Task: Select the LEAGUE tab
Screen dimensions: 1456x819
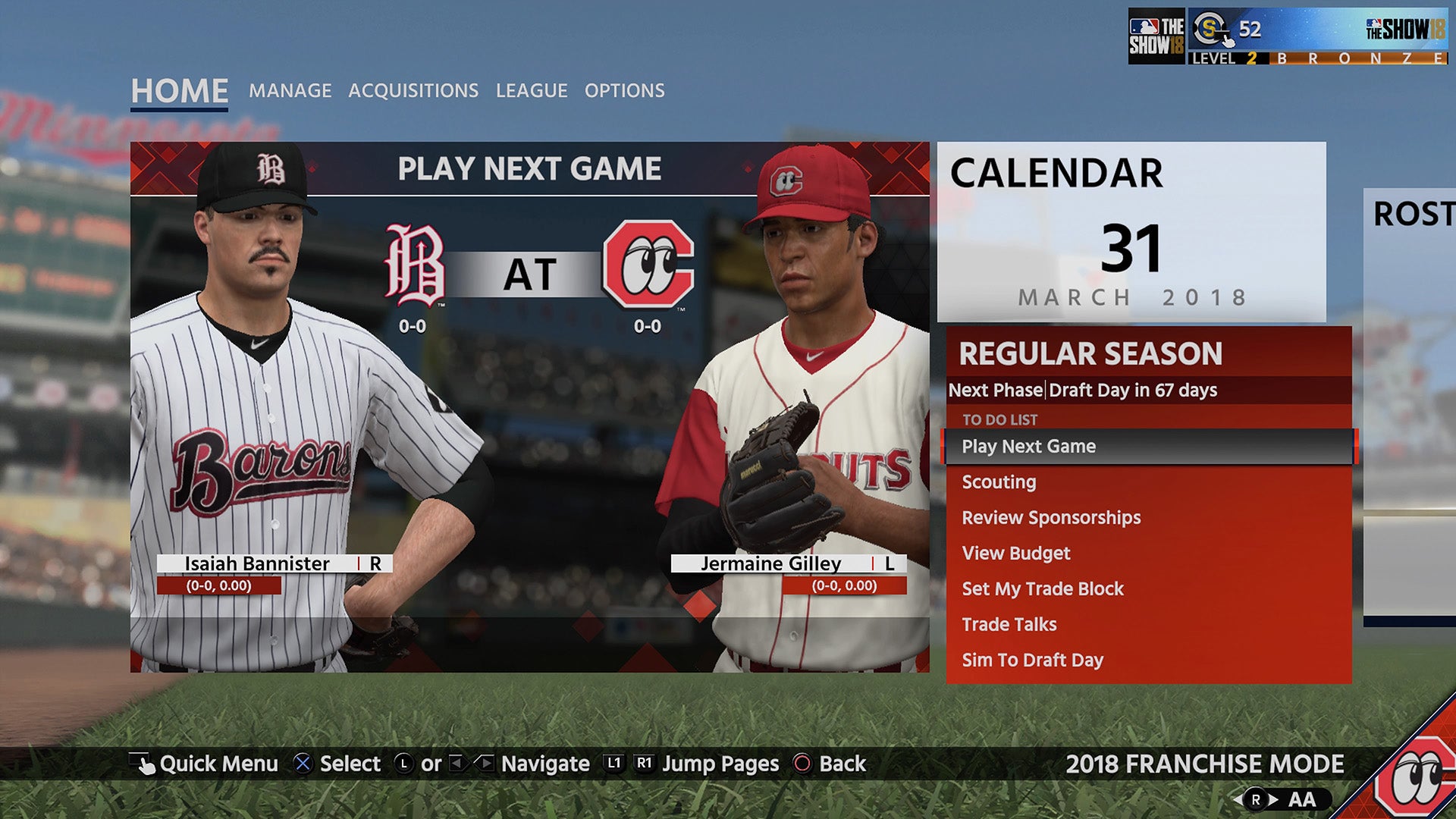Action: tap(532, 91)
